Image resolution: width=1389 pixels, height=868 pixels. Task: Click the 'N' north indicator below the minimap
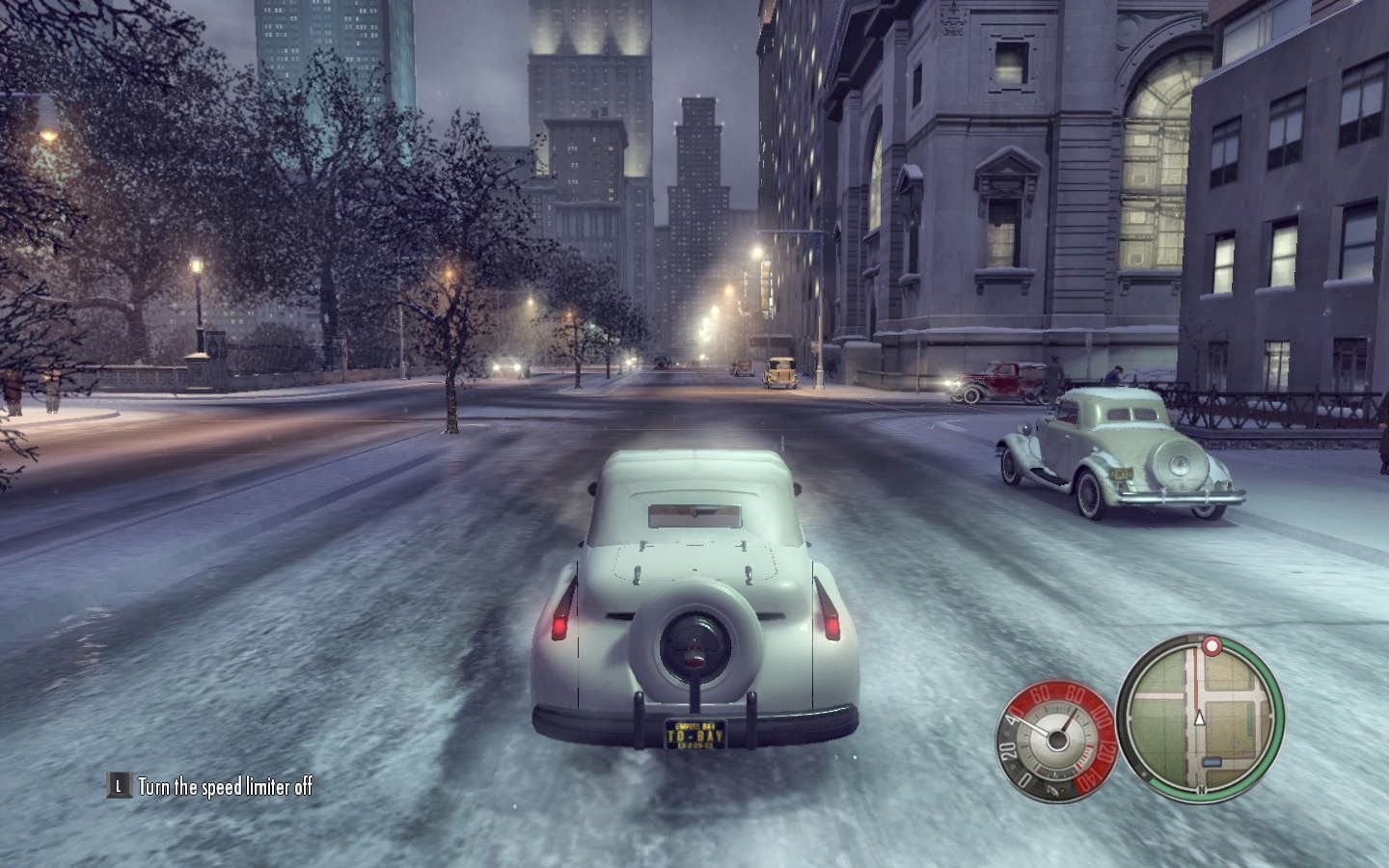click(x=1201, y=788)
